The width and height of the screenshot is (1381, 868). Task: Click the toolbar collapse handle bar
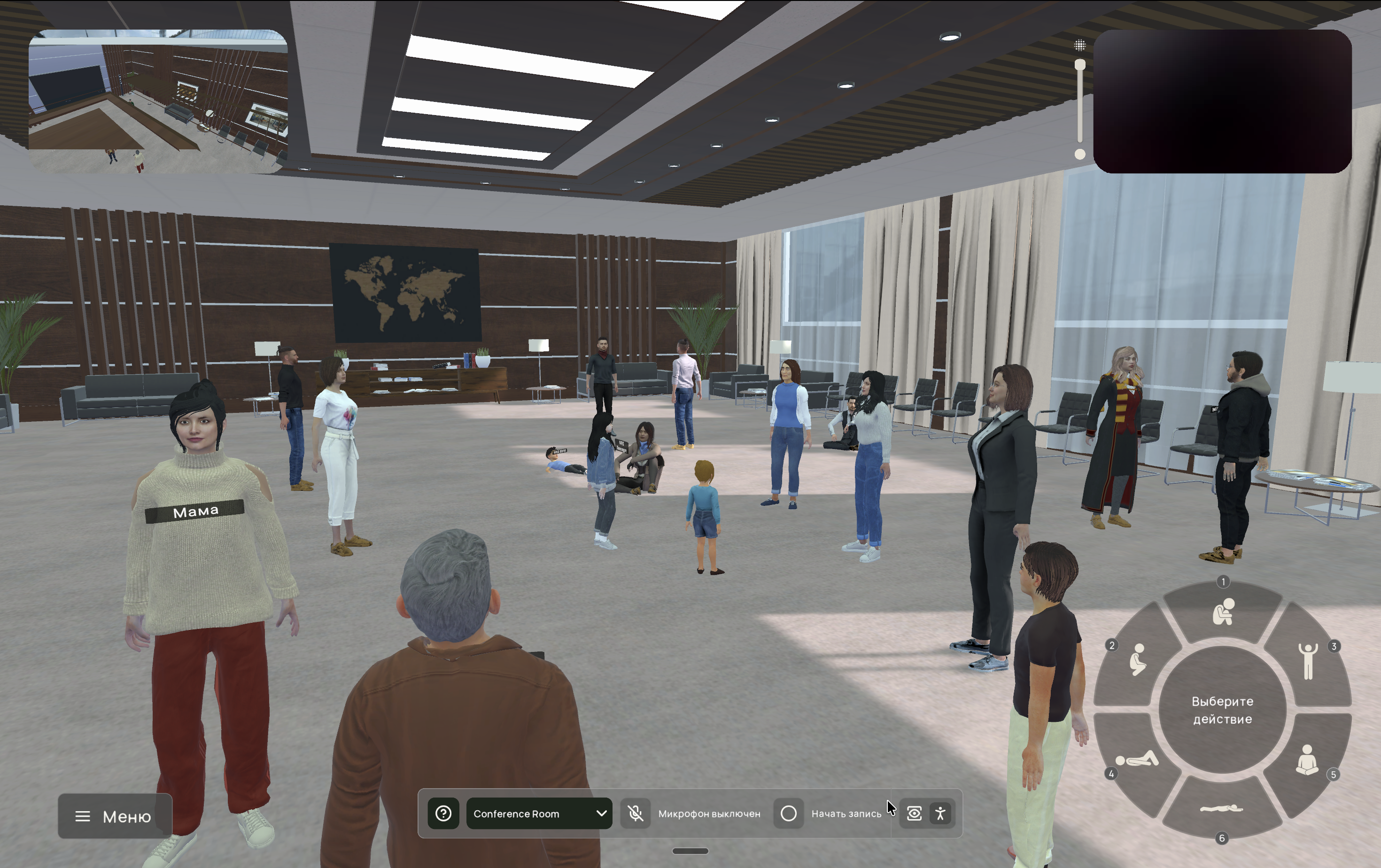coord(690,851)
